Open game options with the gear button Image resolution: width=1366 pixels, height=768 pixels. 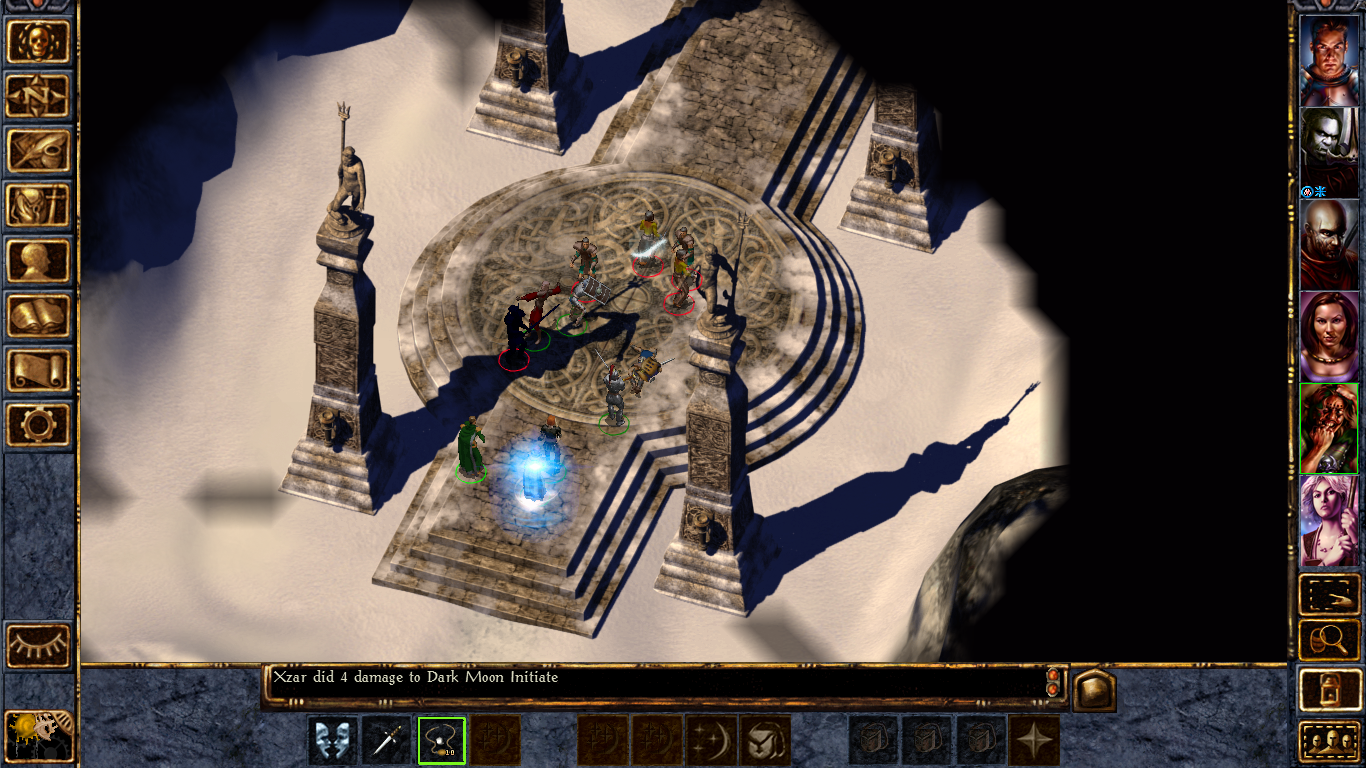[x=39, y=425]
